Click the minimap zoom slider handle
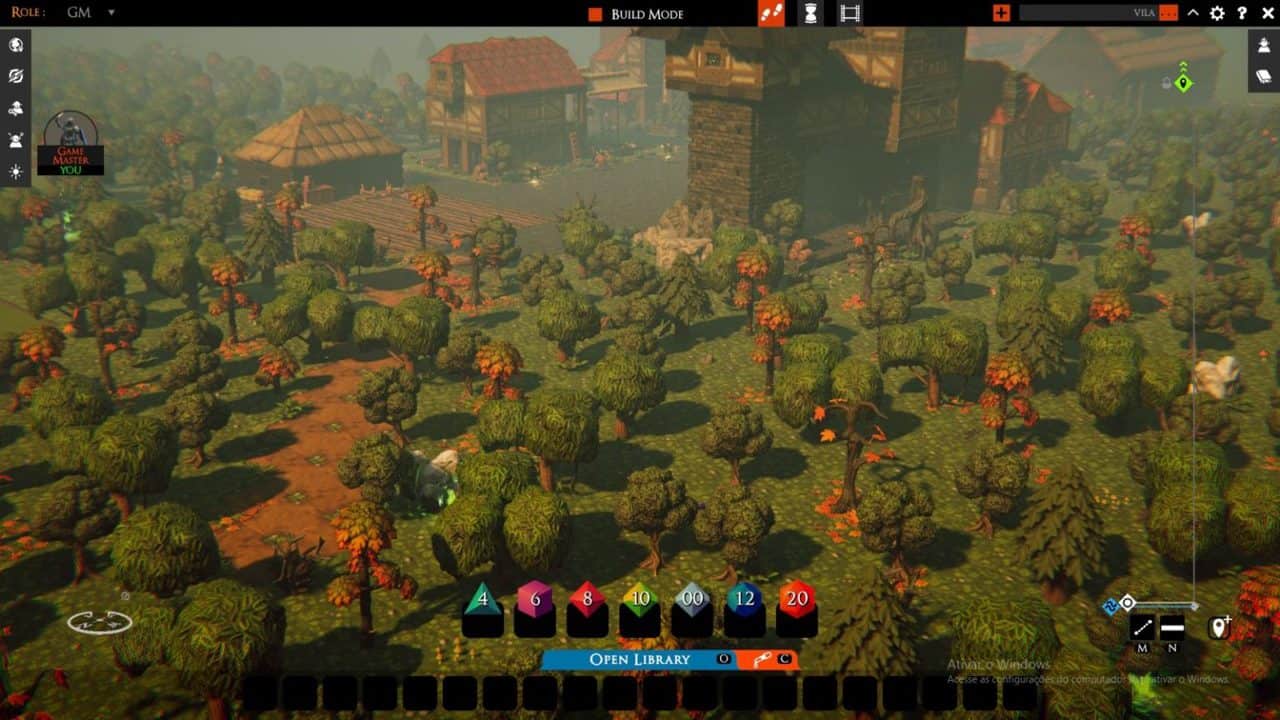This screenshot has width=1280, height=720. [x=1127, y=604]
